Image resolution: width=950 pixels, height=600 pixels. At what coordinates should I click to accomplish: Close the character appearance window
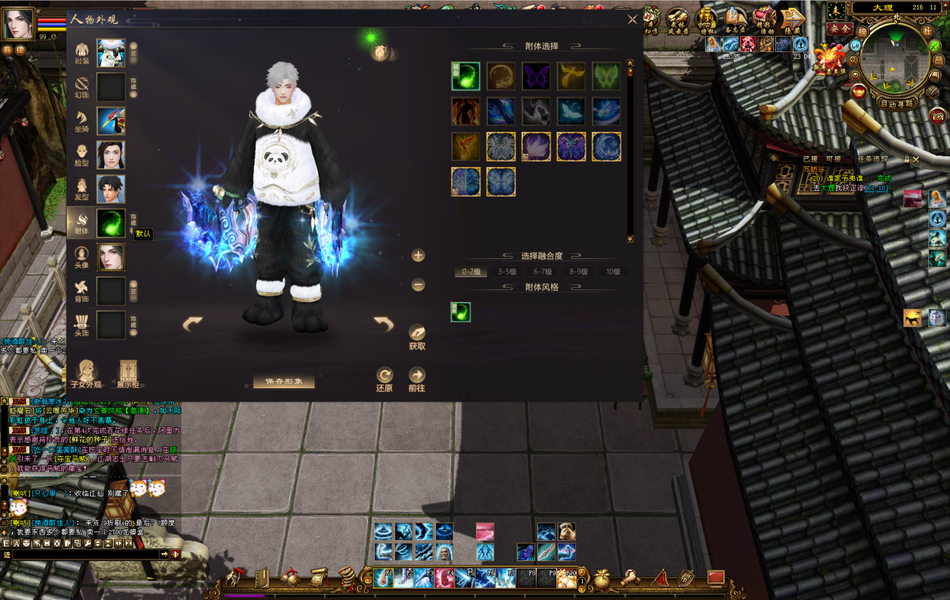tap(632, 19)
